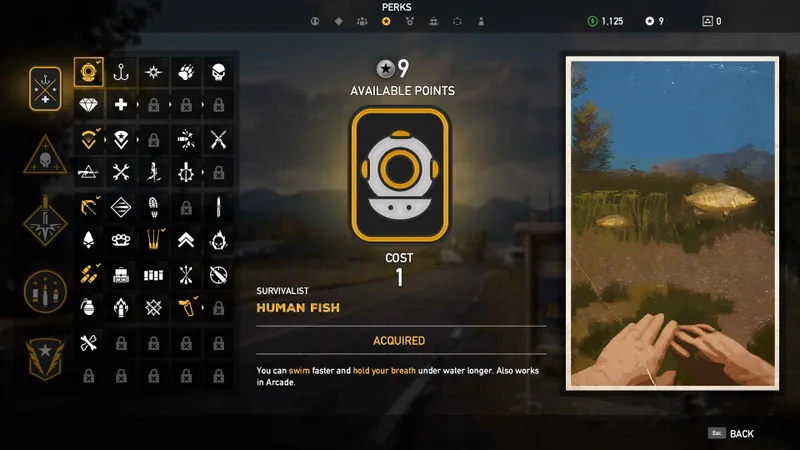Select the crossed rifles perk
Viewport: 800px width, 450px height.
(219, 139)
